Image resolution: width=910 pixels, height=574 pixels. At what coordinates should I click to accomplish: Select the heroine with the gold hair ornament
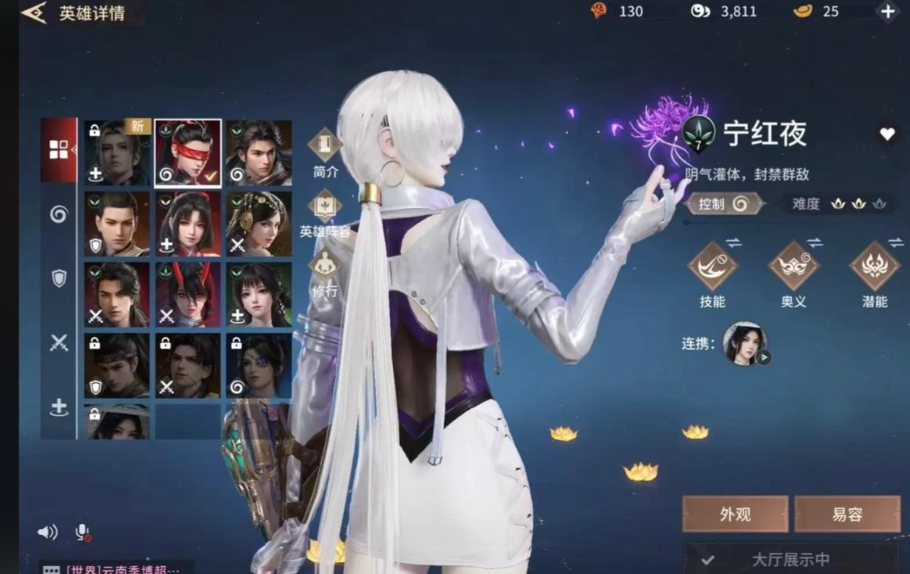point(259,224)
